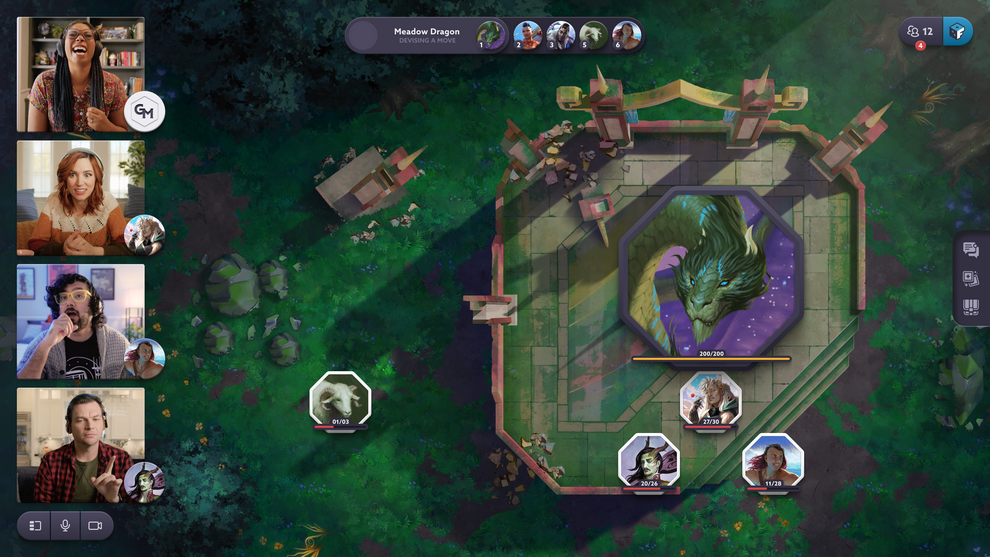Image resolution: width=990 pixels, height=557 pixels.
Task: Open the cards icon in side panel
Action: click(970, 279)
